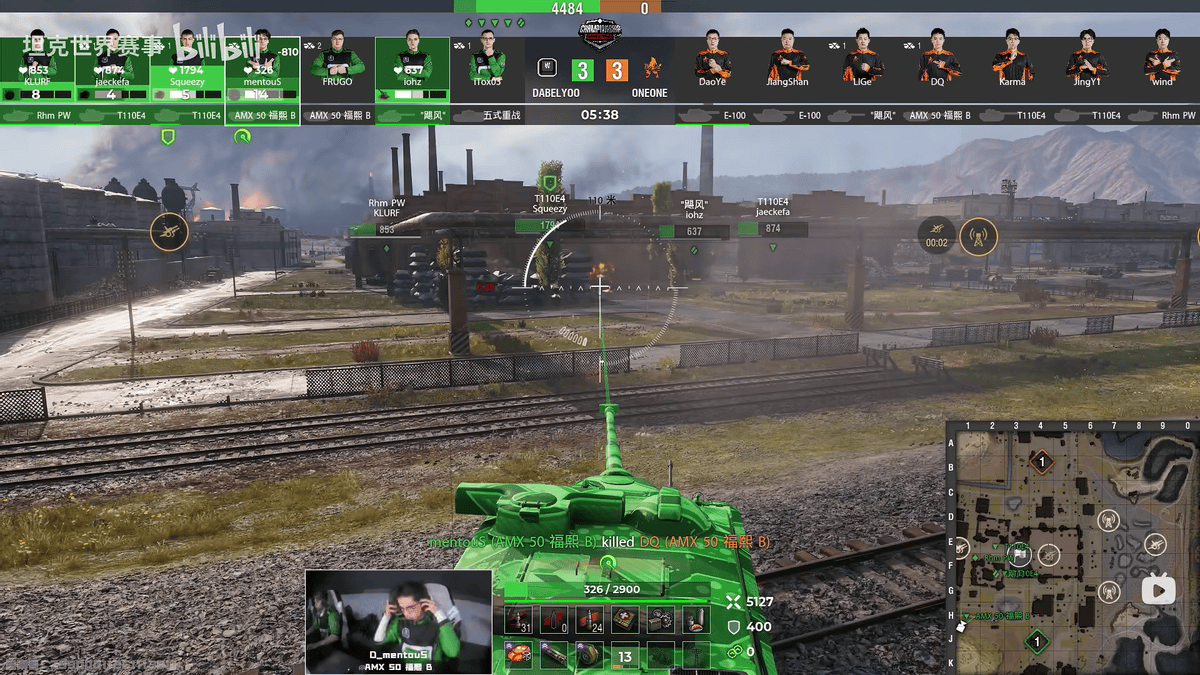Screen dimensions: 1200x675
Task: Open the D_mentouS player webcam thumbnail
Action: tap(398, 621)
